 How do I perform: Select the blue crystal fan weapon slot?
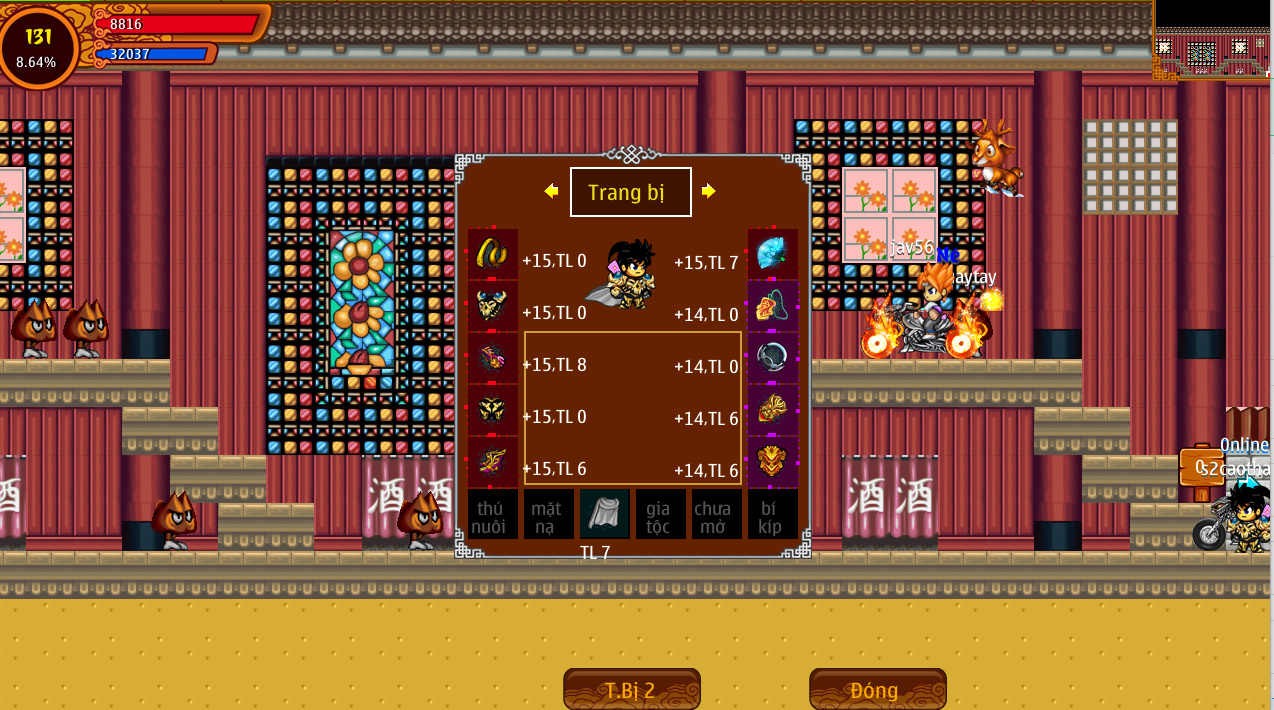773,254
